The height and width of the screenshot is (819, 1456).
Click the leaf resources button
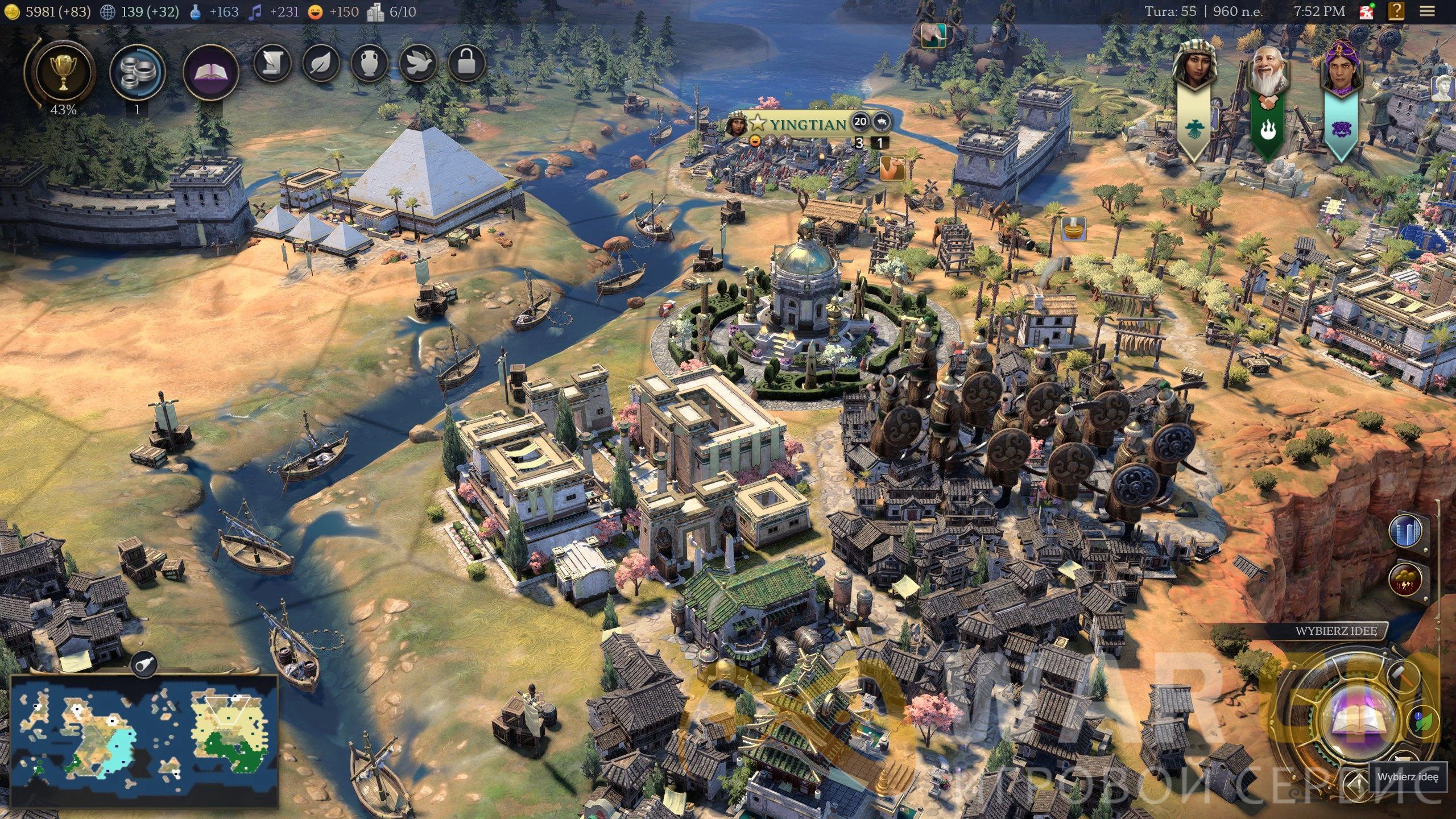pos(321,63)
